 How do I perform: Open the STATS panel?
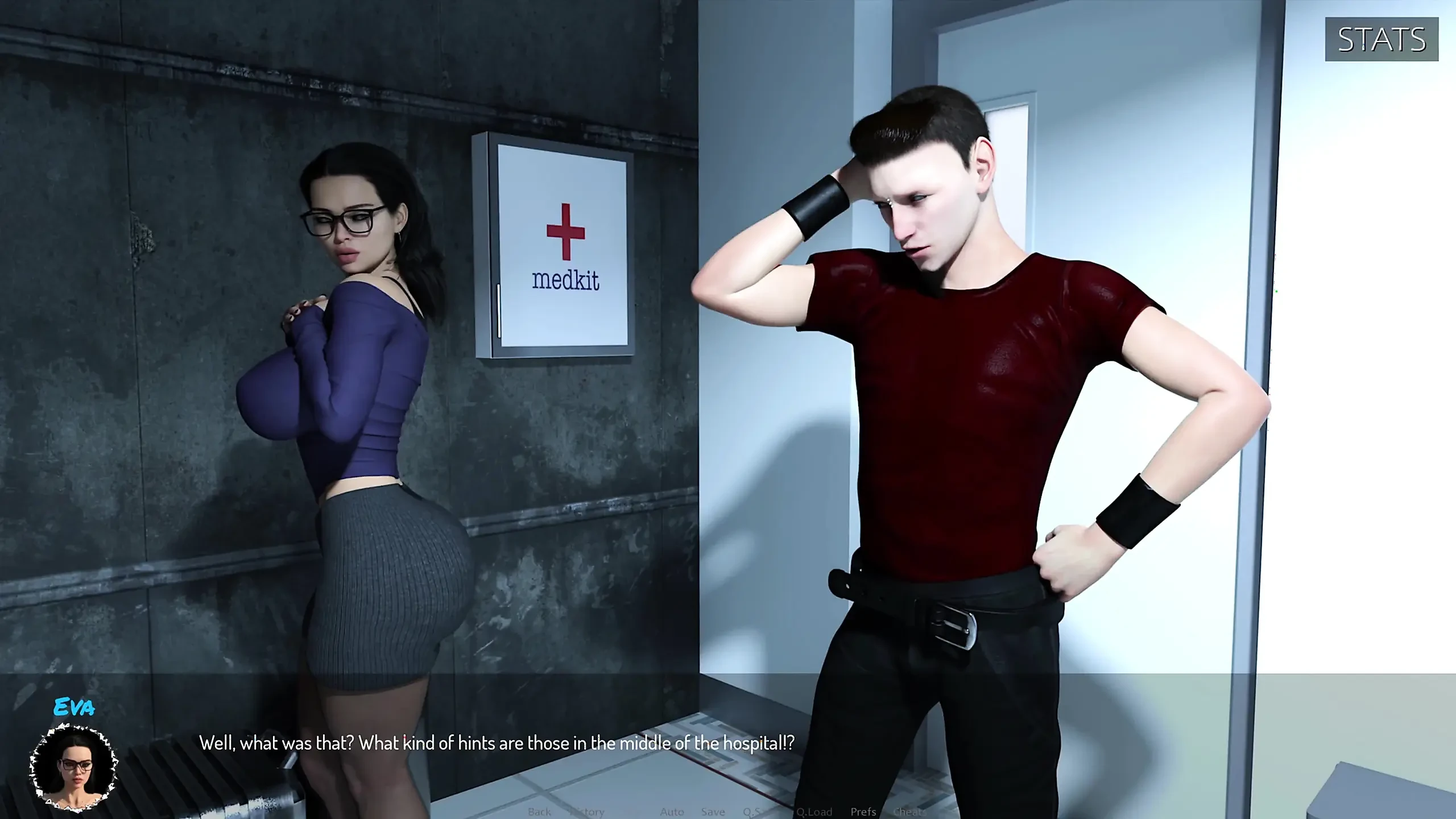click(x=1381, y=39)
